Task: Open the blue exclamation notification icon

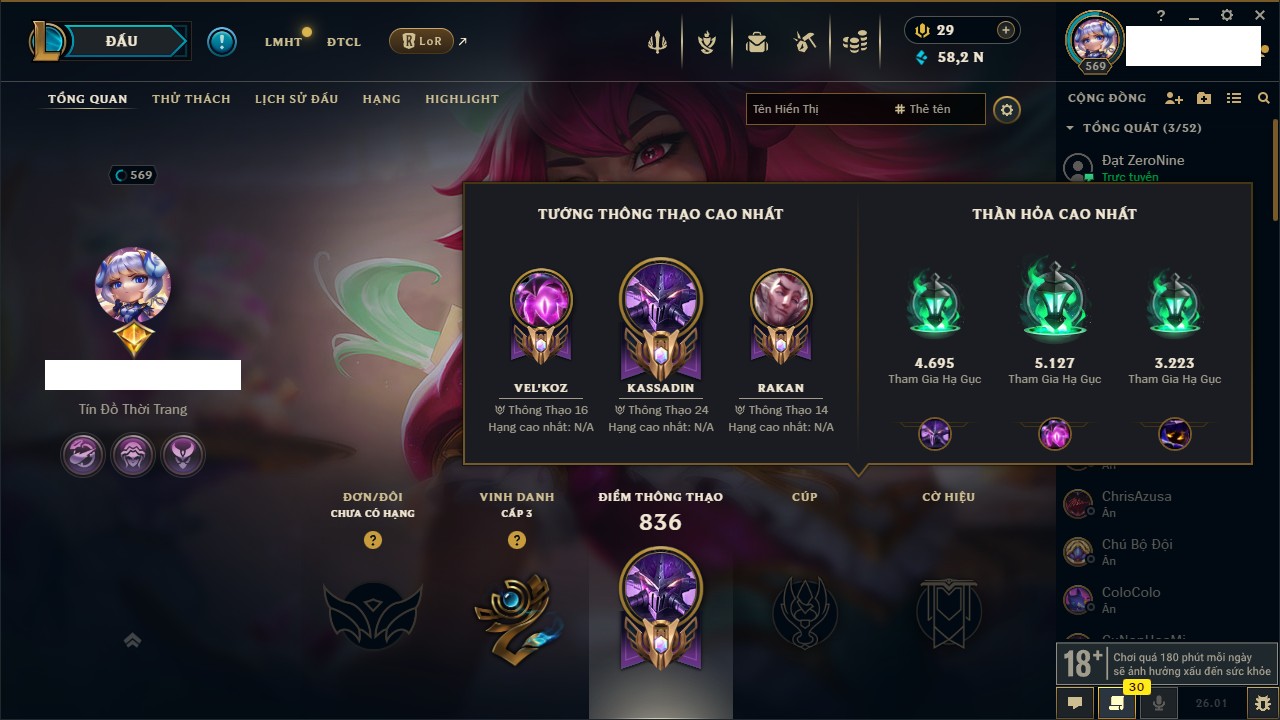Action: (x=222, y=42)
